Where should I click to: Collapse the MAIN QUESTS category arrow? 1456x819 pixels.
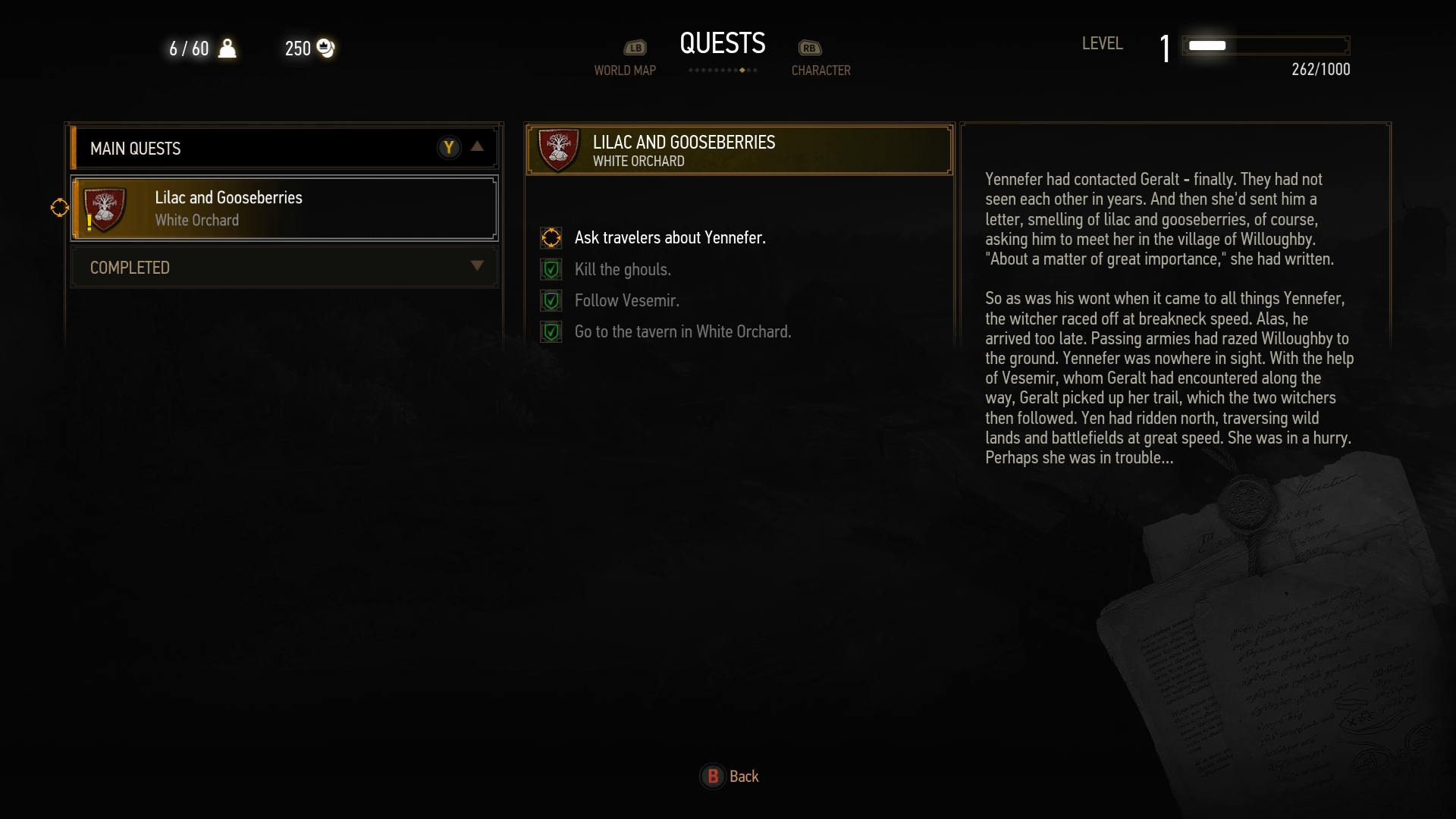point(477,147)
